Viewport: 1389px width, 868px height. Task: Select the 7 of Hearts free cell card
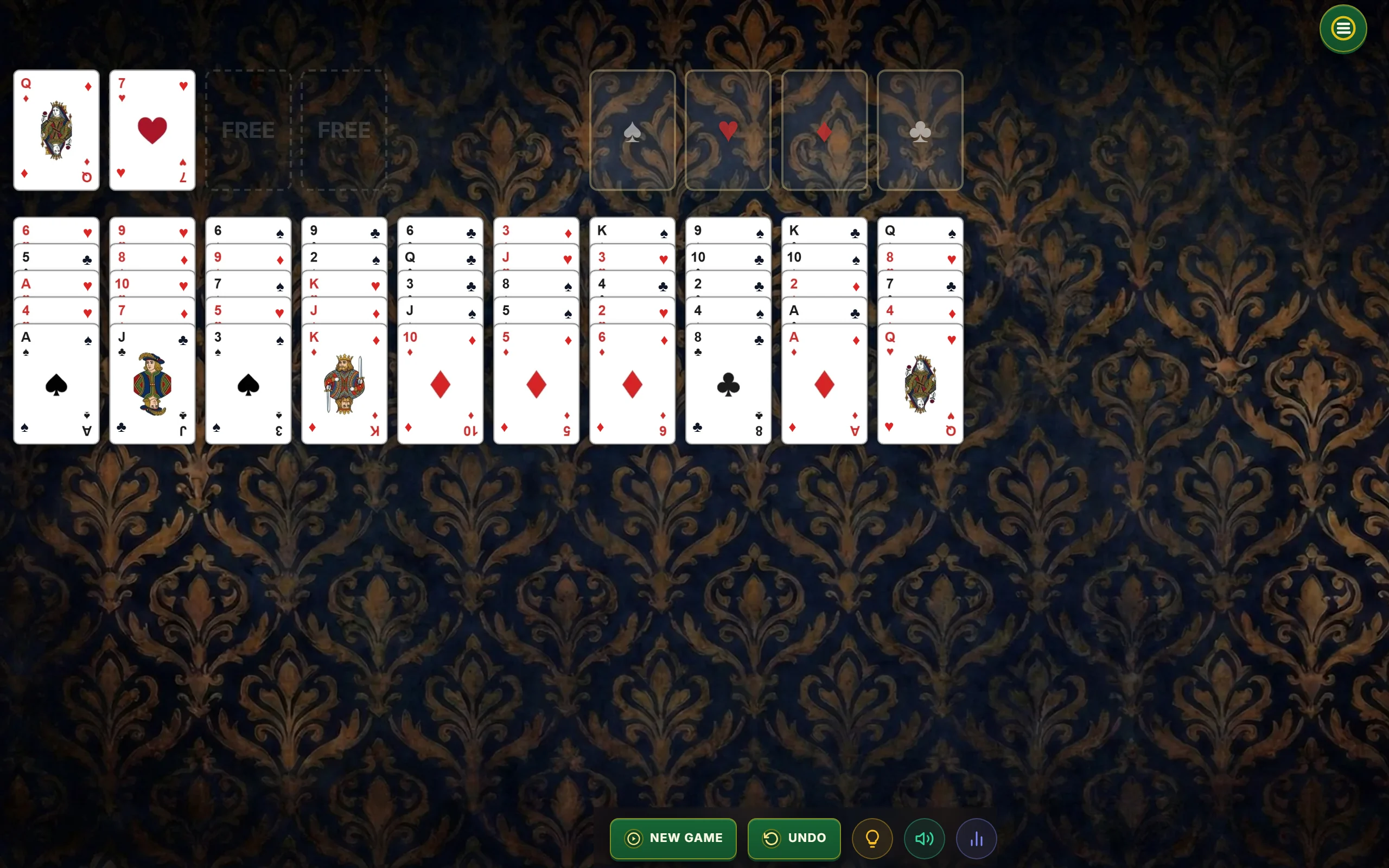(x=151, y=130)
